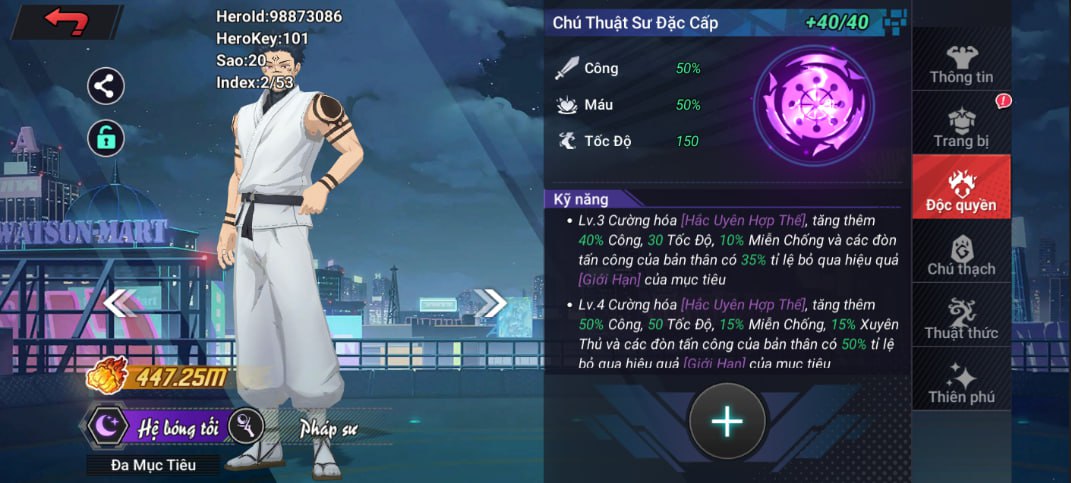Show the previous hero with left arrows
Image resolution: width=1071 pixels, height=483 pixels.
[x=120, y=302]
